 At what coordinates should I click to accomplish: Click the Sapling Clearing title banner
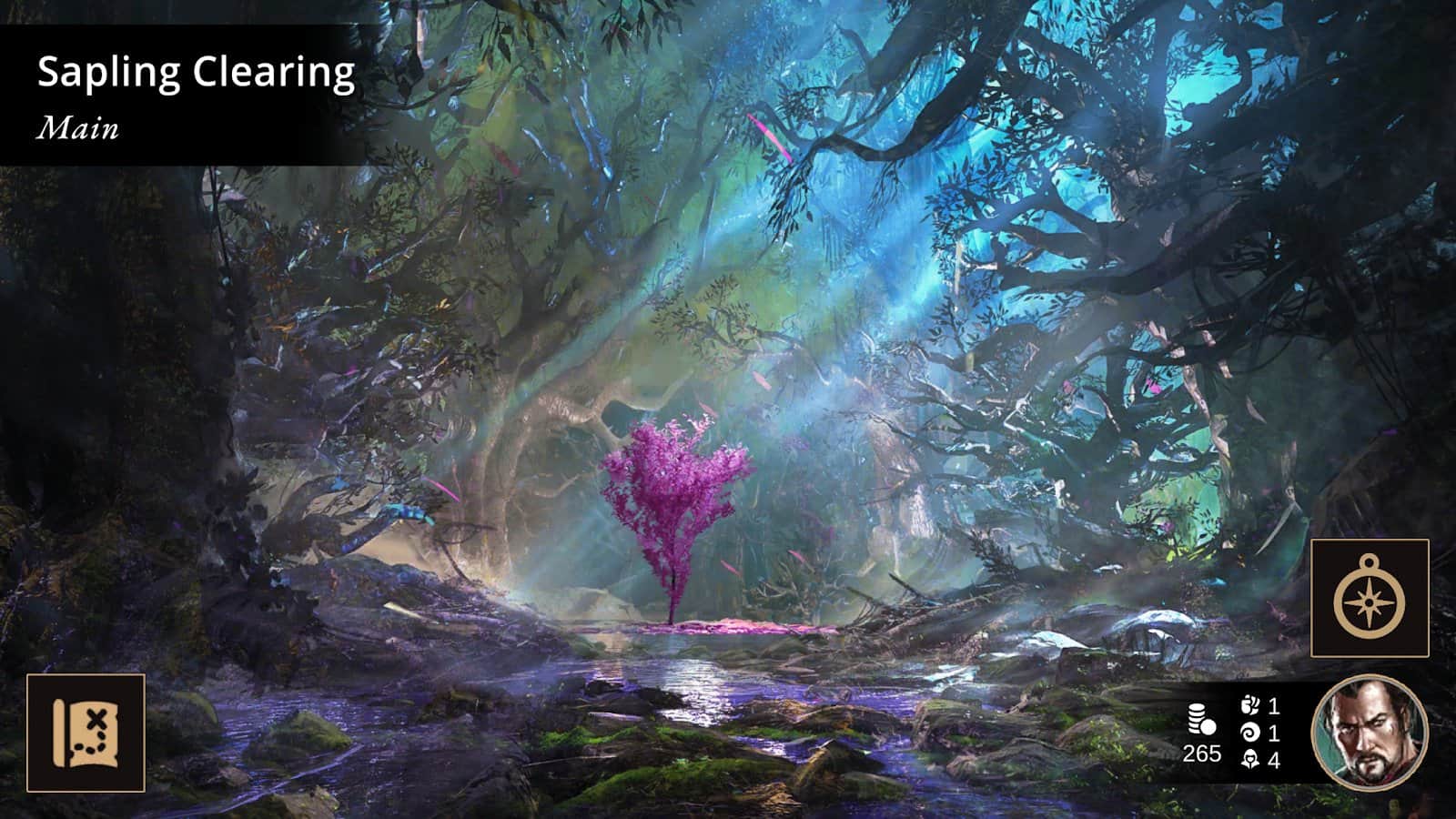(x=196, y=73)
